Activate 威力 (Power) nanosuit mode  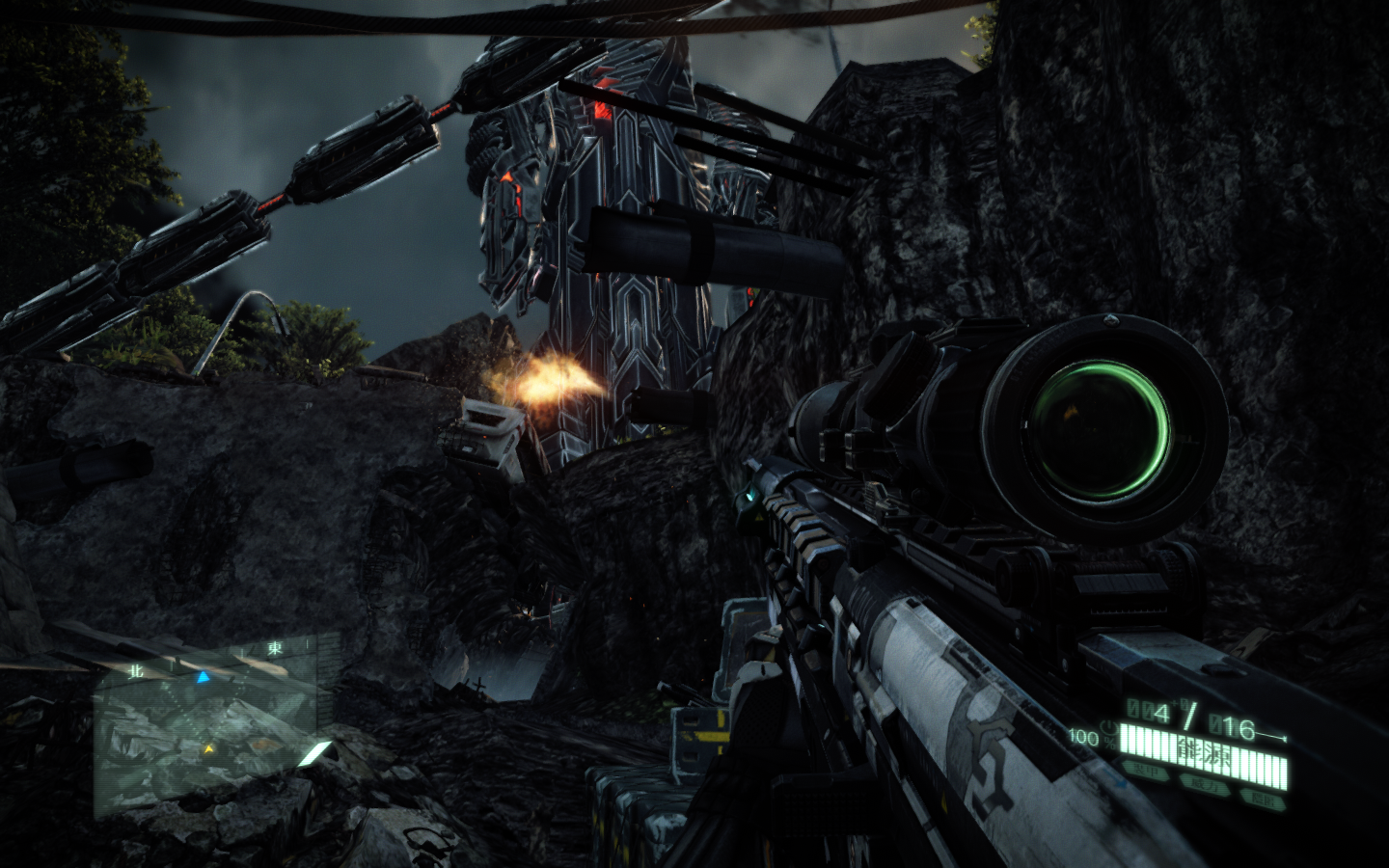point(1206,783)
